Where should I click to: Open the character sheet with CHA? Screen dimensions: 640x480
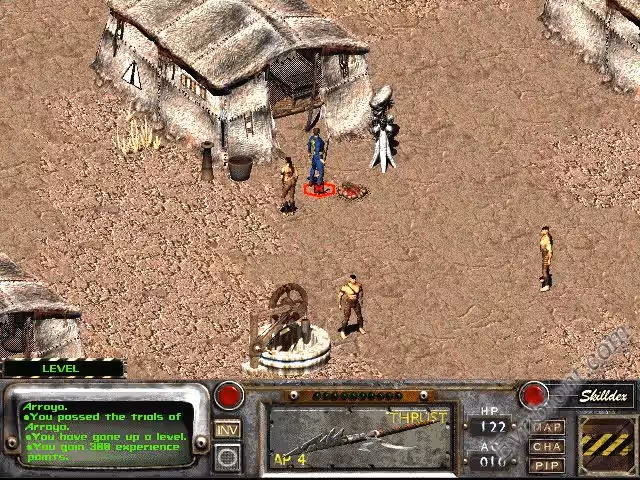(x=547, y=446)
